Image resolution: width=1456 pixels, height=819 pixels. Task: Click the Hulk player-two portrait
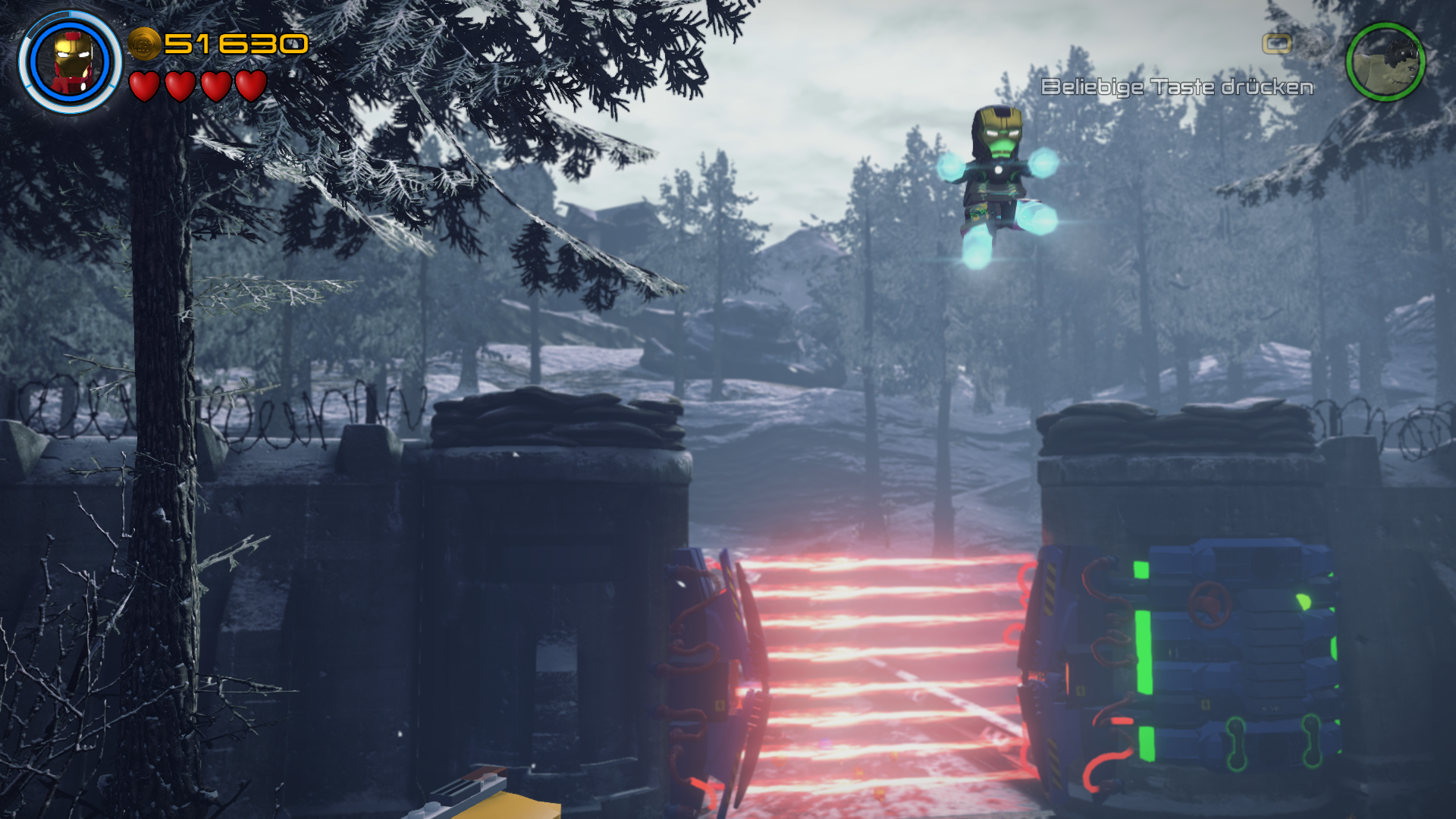click(1385, 62)
